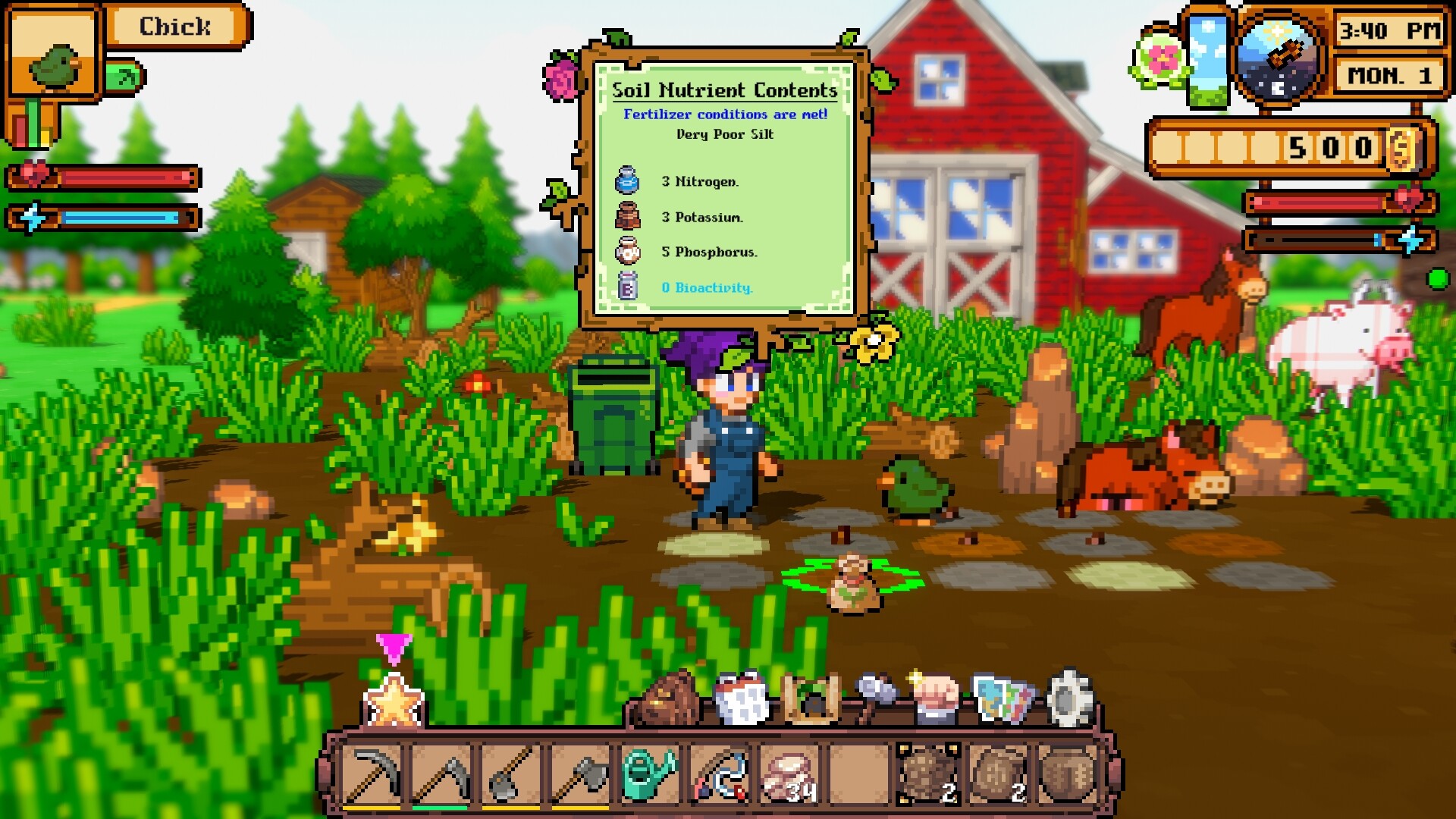Screen dimensions: 1456x819
Task: Pick the fishing rod slot
Action: click(719, 773)
